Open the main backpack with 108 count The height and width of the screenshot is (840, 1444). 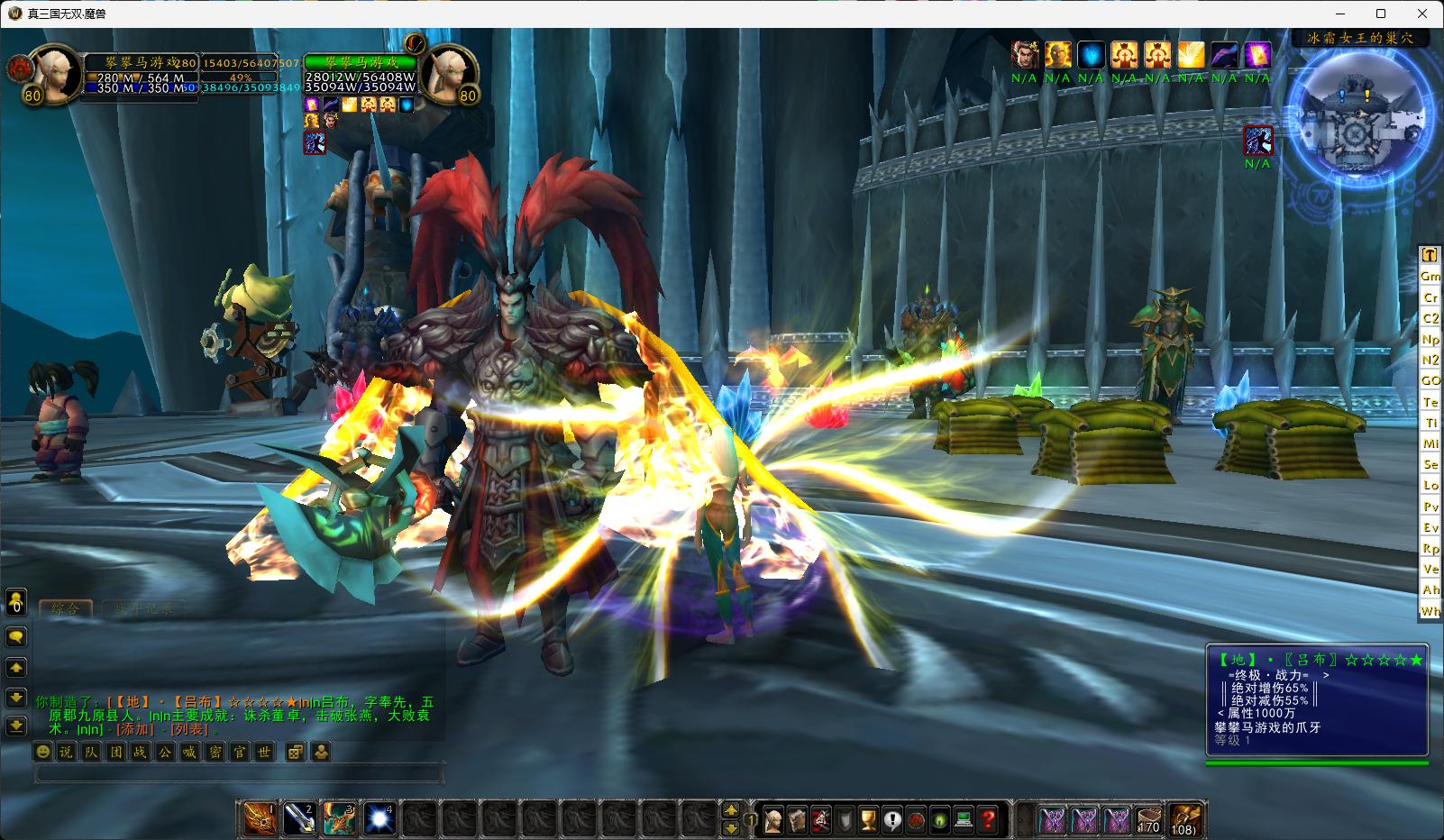[1184, 819]
